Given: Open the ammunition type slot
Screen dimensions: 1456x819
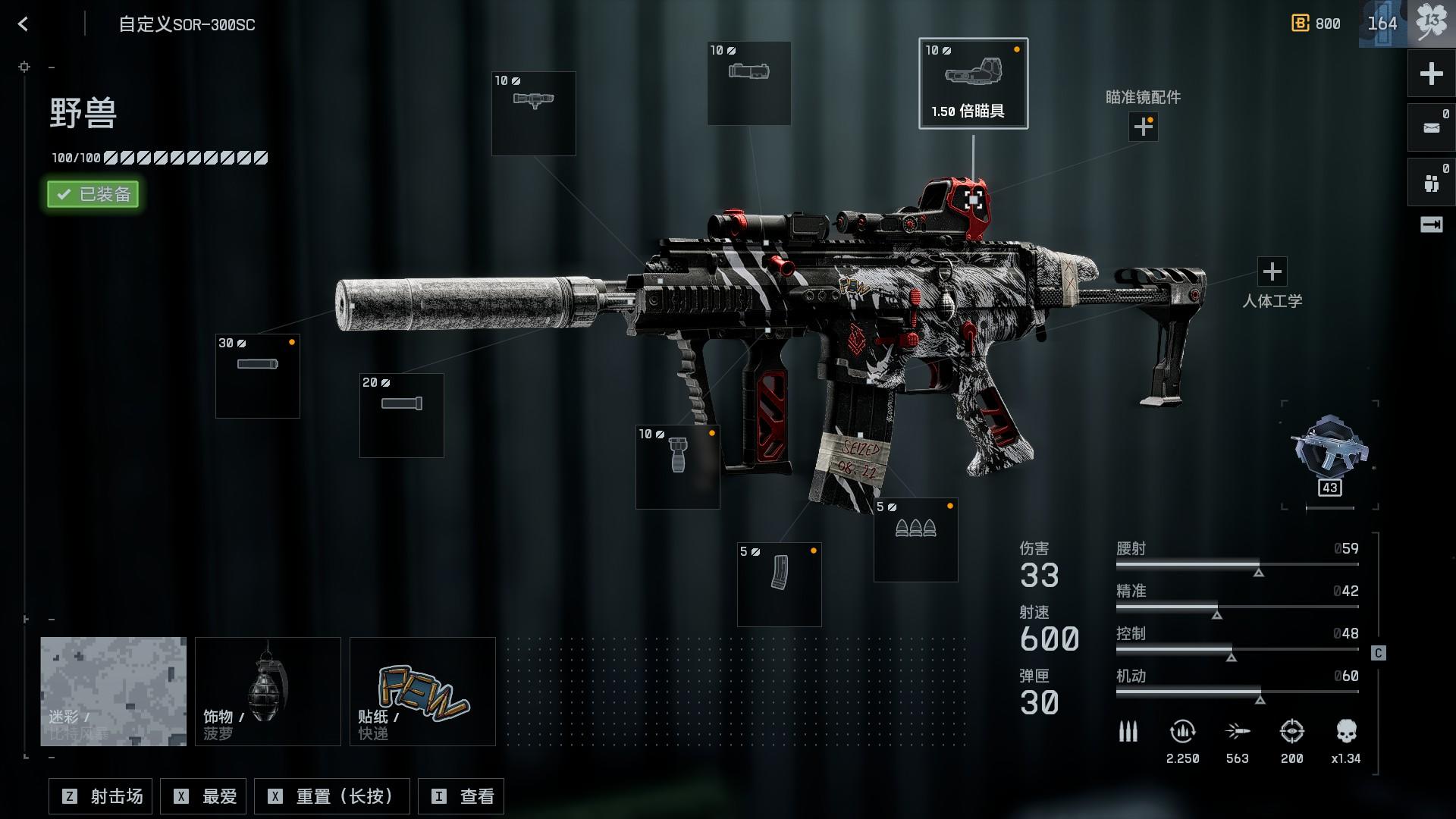Looking at the screenshot, I should pos(915,539).
